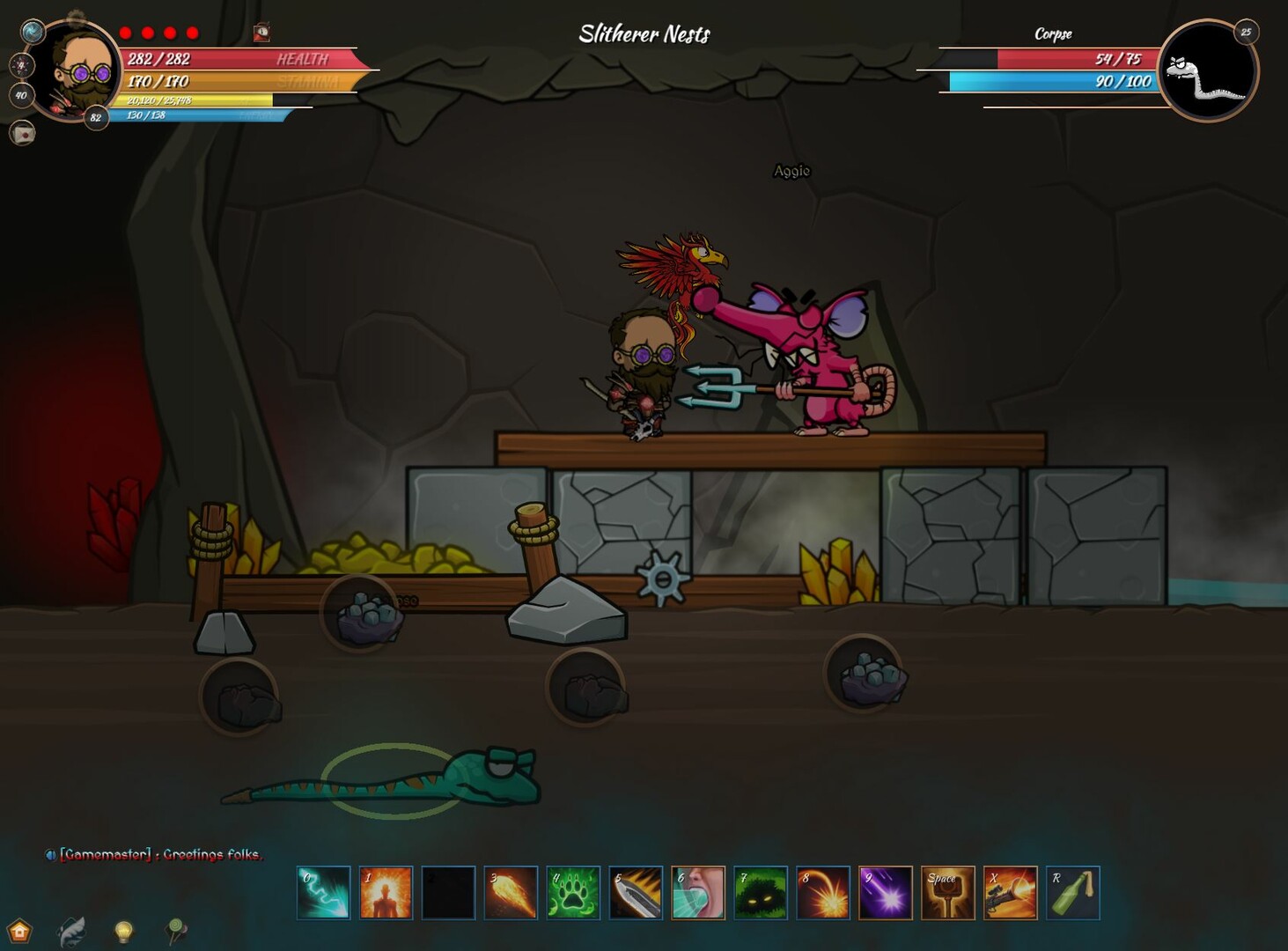Use the green paw ability in slot 4

click(575, 892)
